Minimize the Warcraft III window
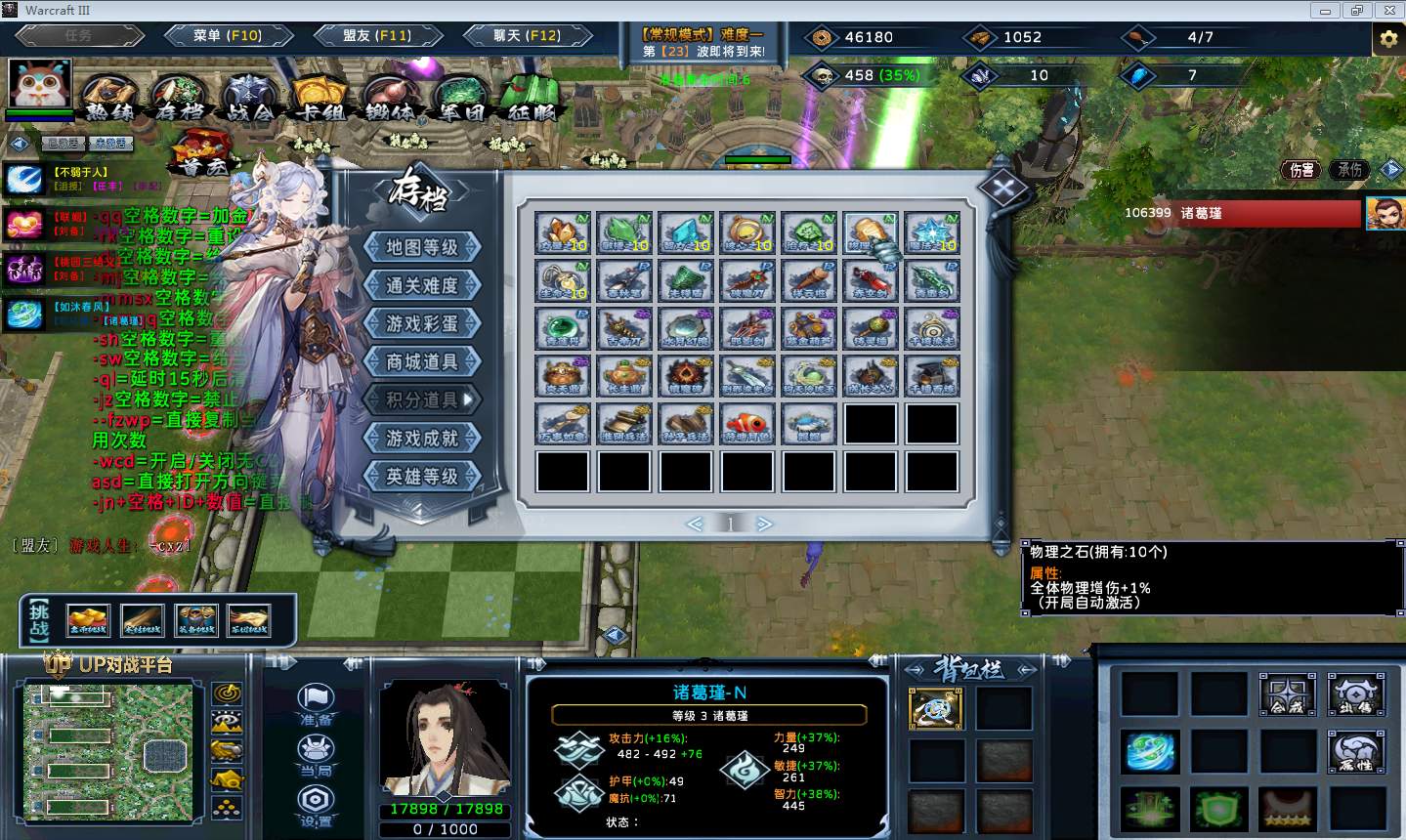Viewport: 1406px width, 840px height. [1326, 11]
